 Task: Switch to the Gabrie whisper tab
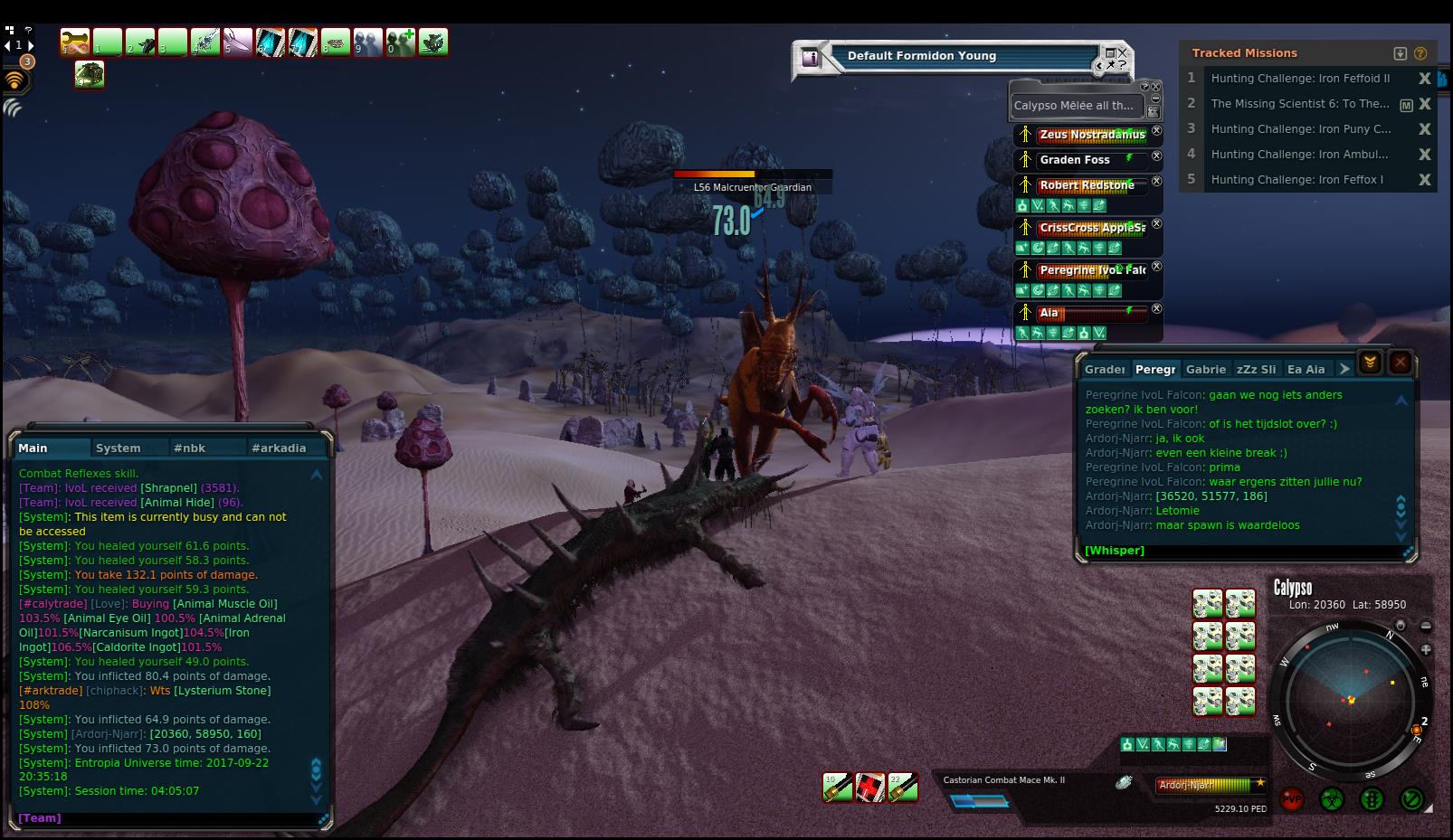click(1205, 369)
